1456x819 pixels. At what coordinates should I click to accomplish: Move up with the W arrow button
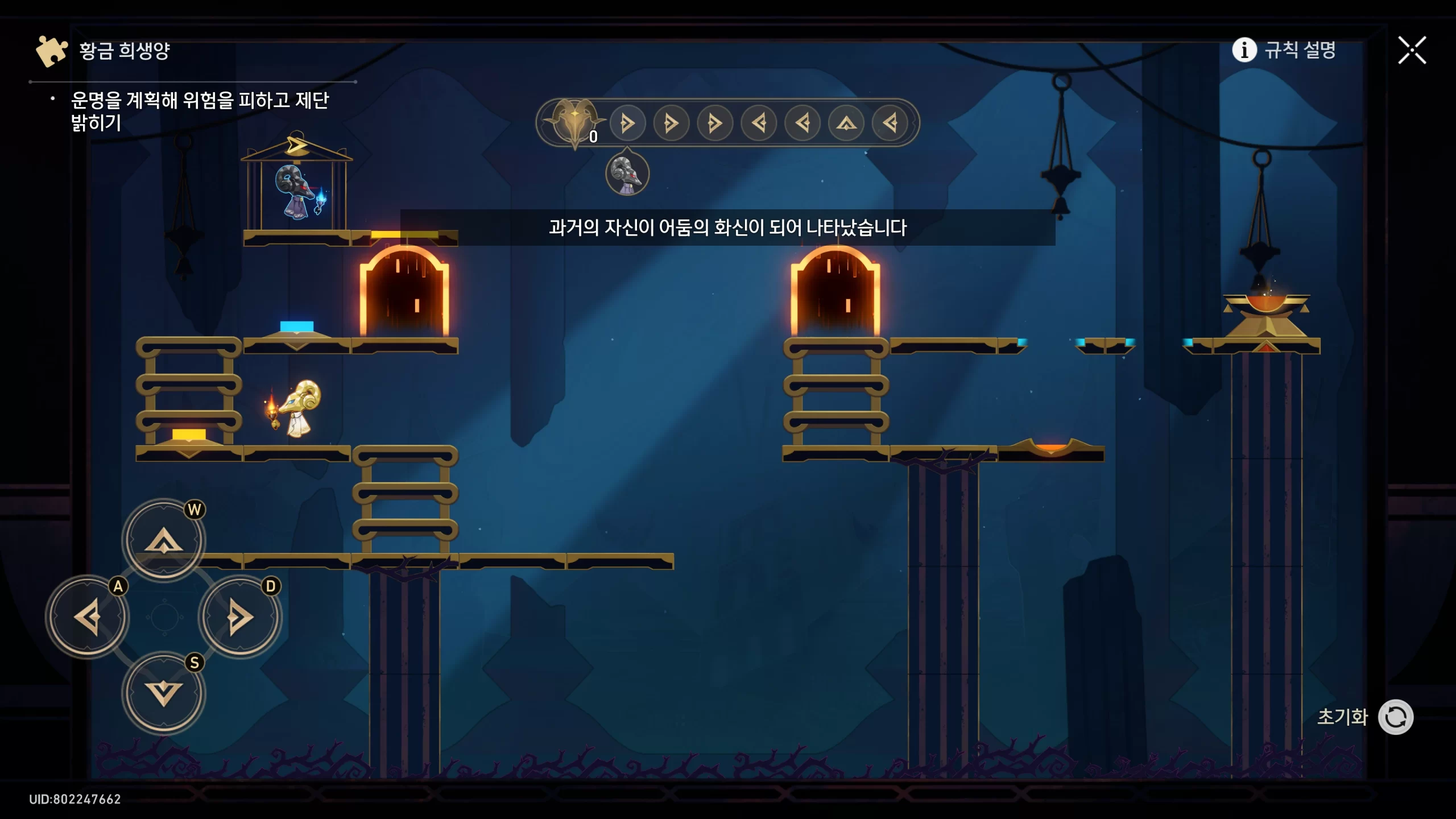[x=164, y=539]
